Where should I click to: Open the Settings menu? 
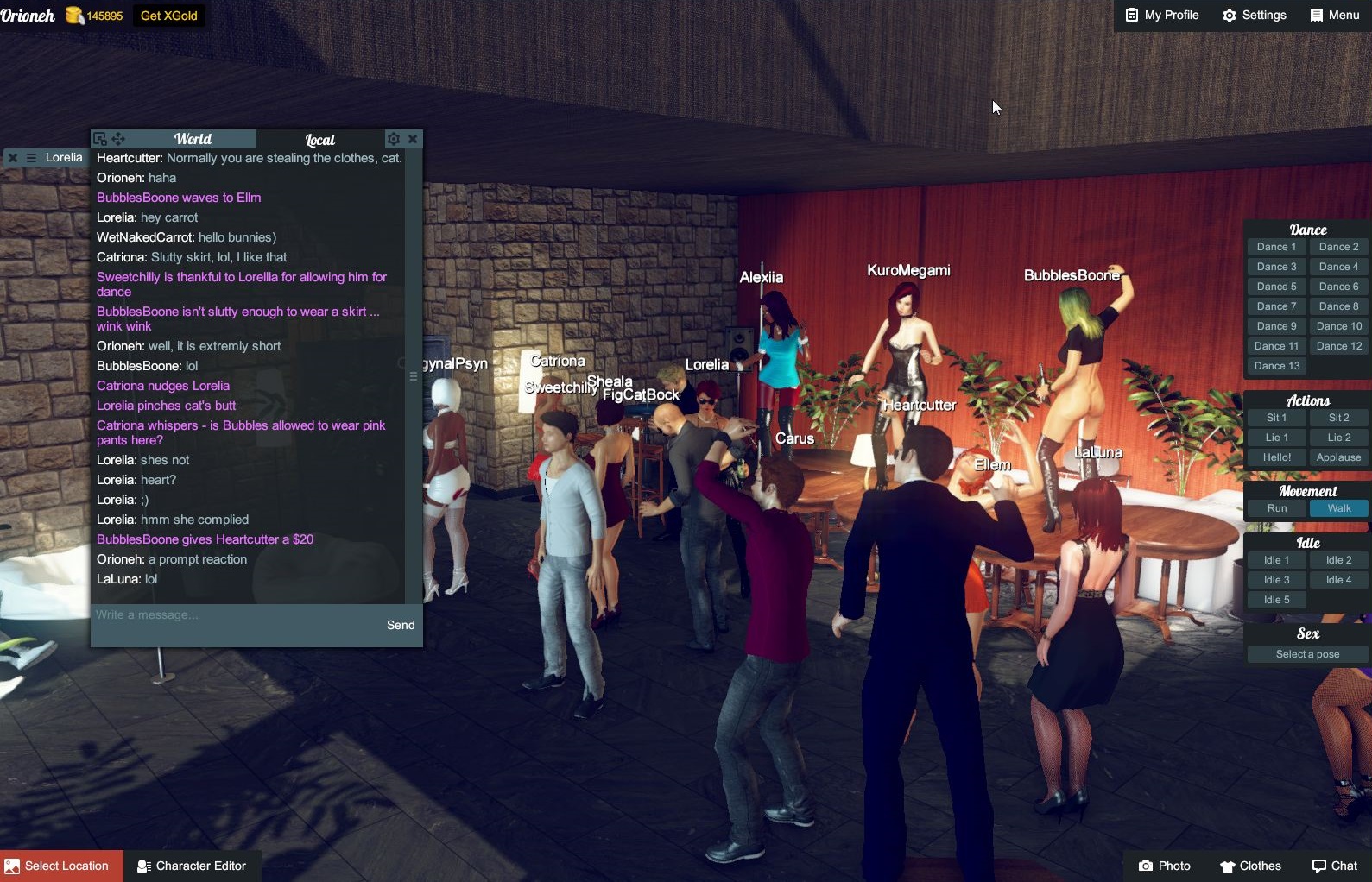coord(1255,16)
